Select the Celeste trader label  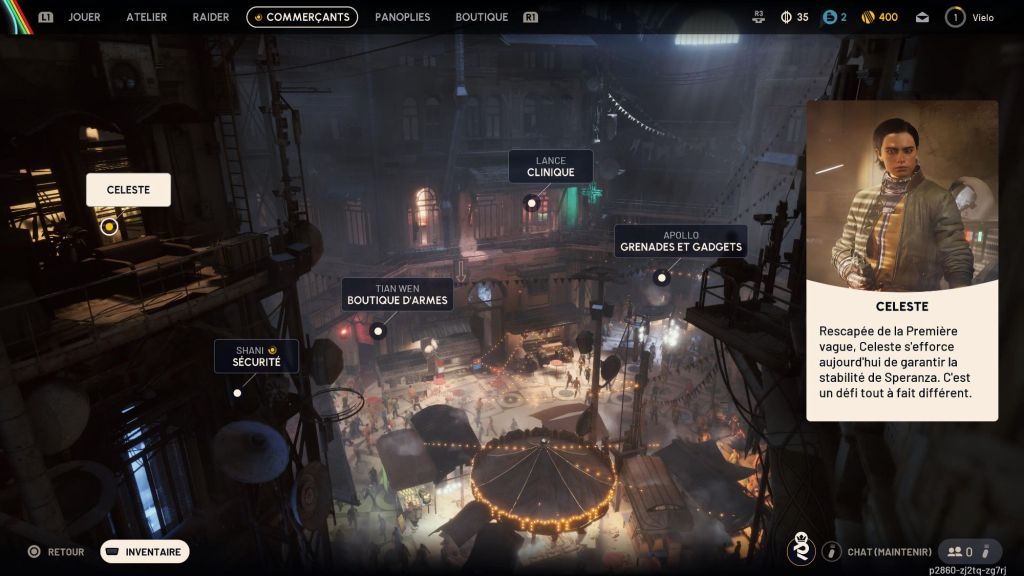128,190
